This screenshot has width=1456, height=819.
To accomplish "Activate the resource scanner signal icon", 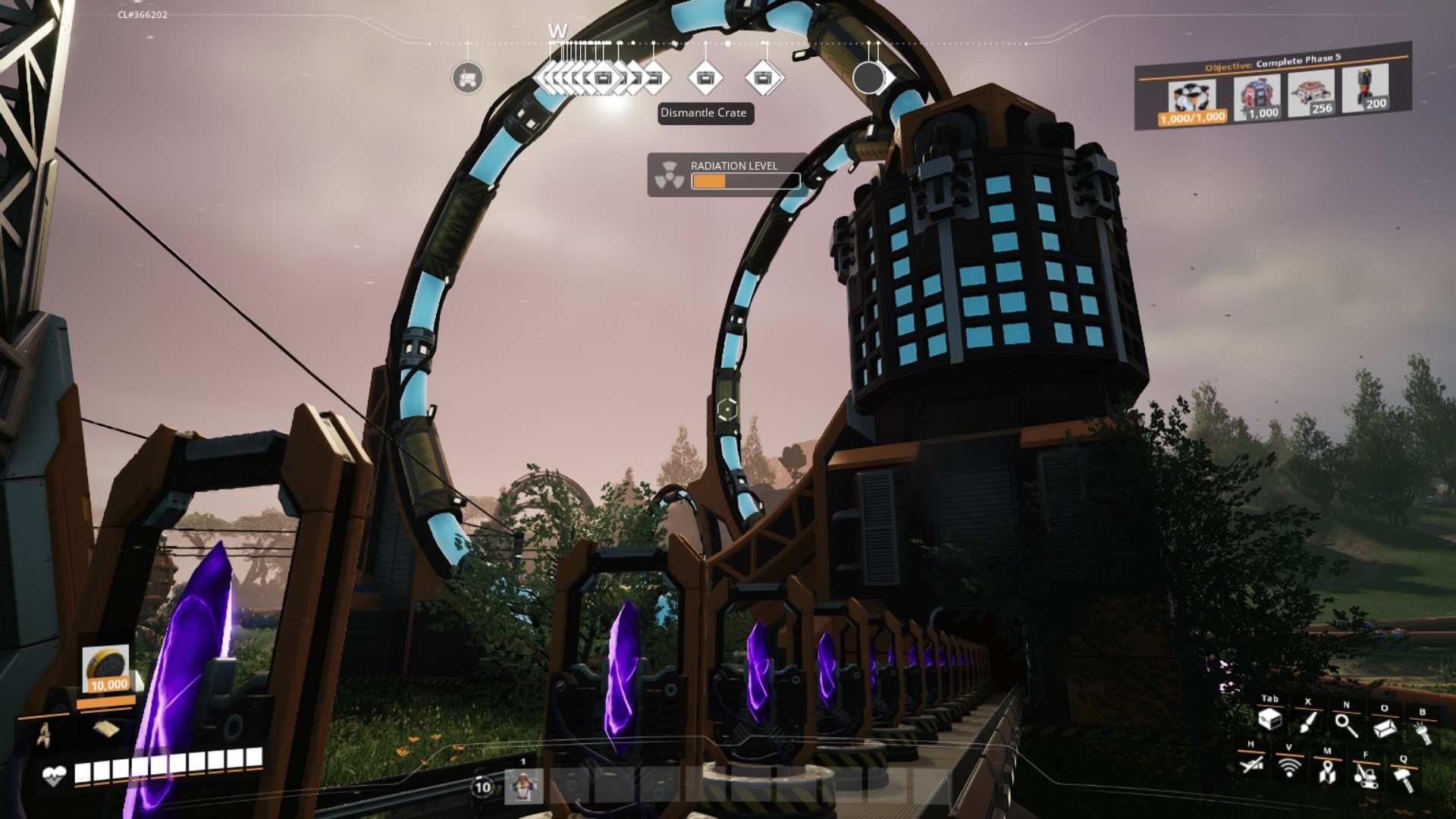I will (x=1288, y=767).
